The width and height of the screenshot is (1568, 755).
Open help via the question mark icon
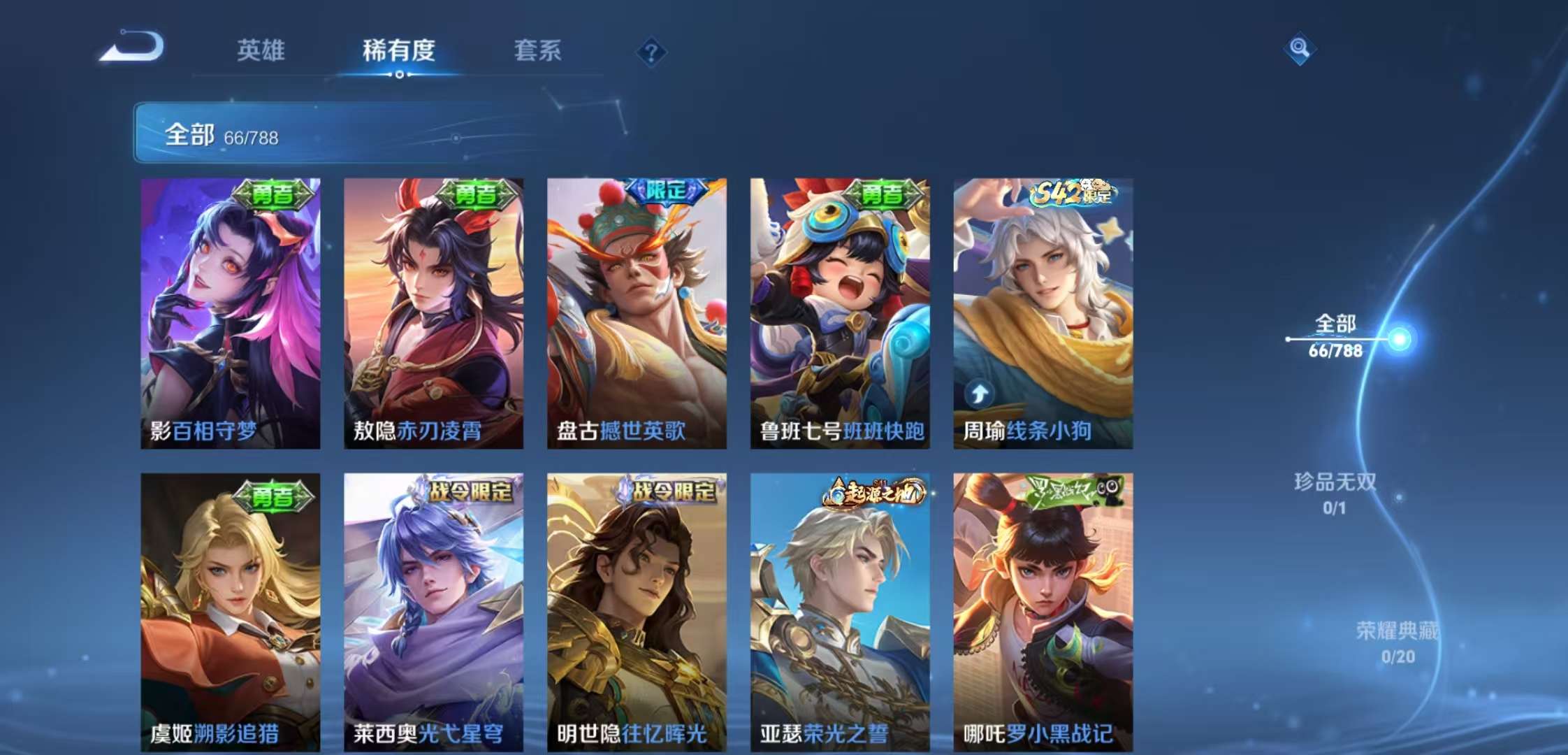point(650,51)
